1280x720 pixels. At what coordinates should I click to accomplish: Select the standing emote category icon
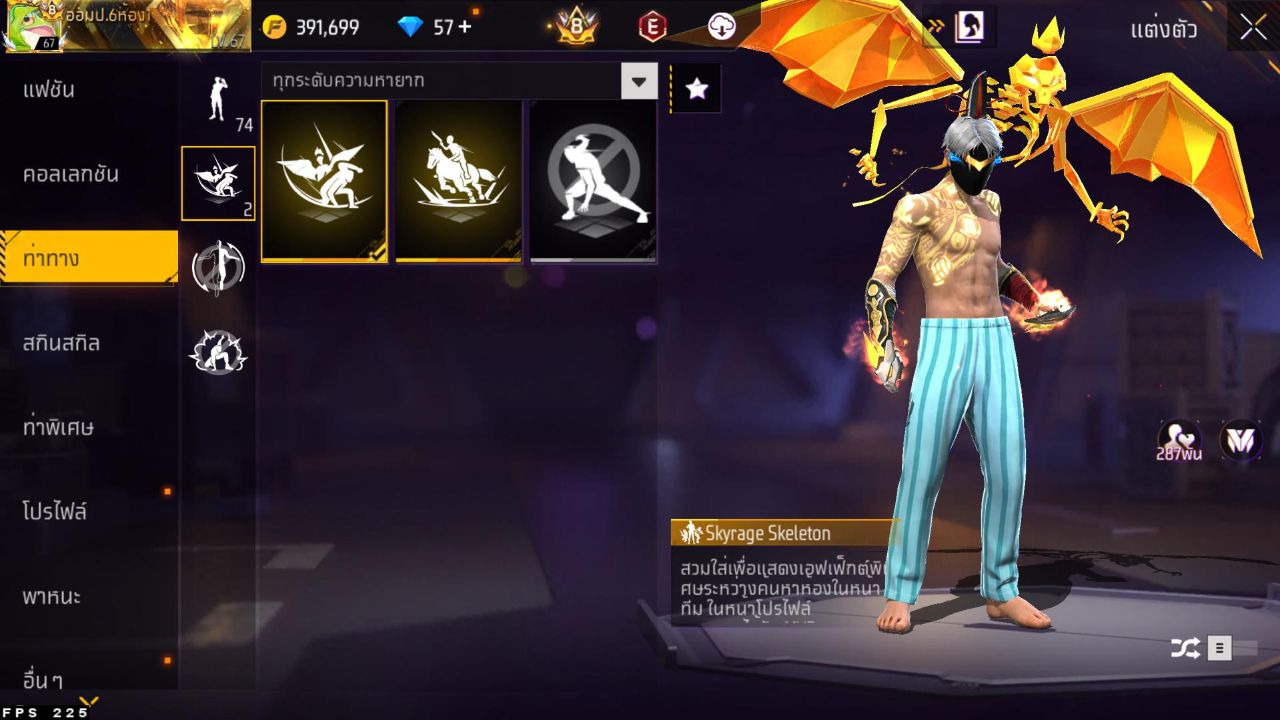[217, 103]
